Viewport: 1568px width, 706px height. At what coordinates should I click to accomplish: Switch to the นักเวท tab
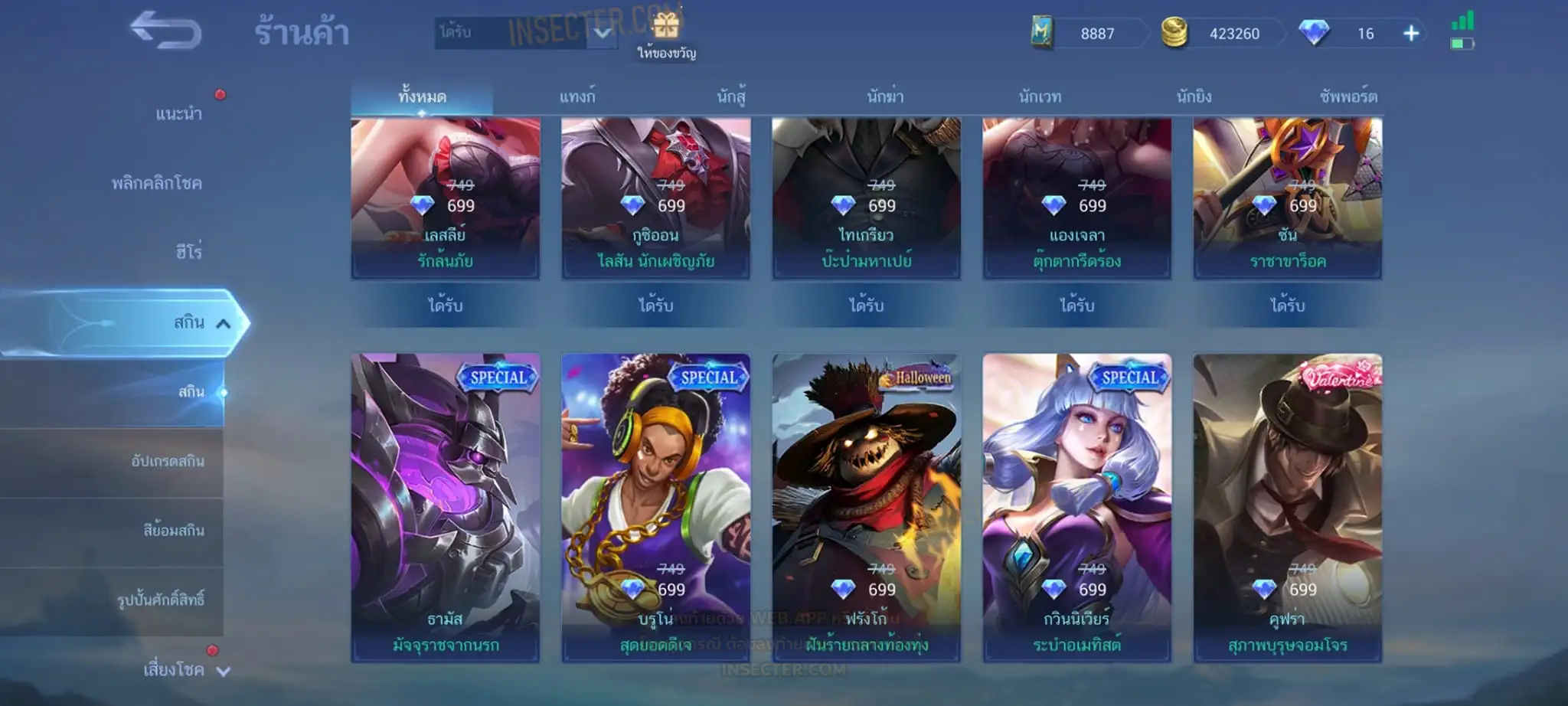(x=1040, y=97)
